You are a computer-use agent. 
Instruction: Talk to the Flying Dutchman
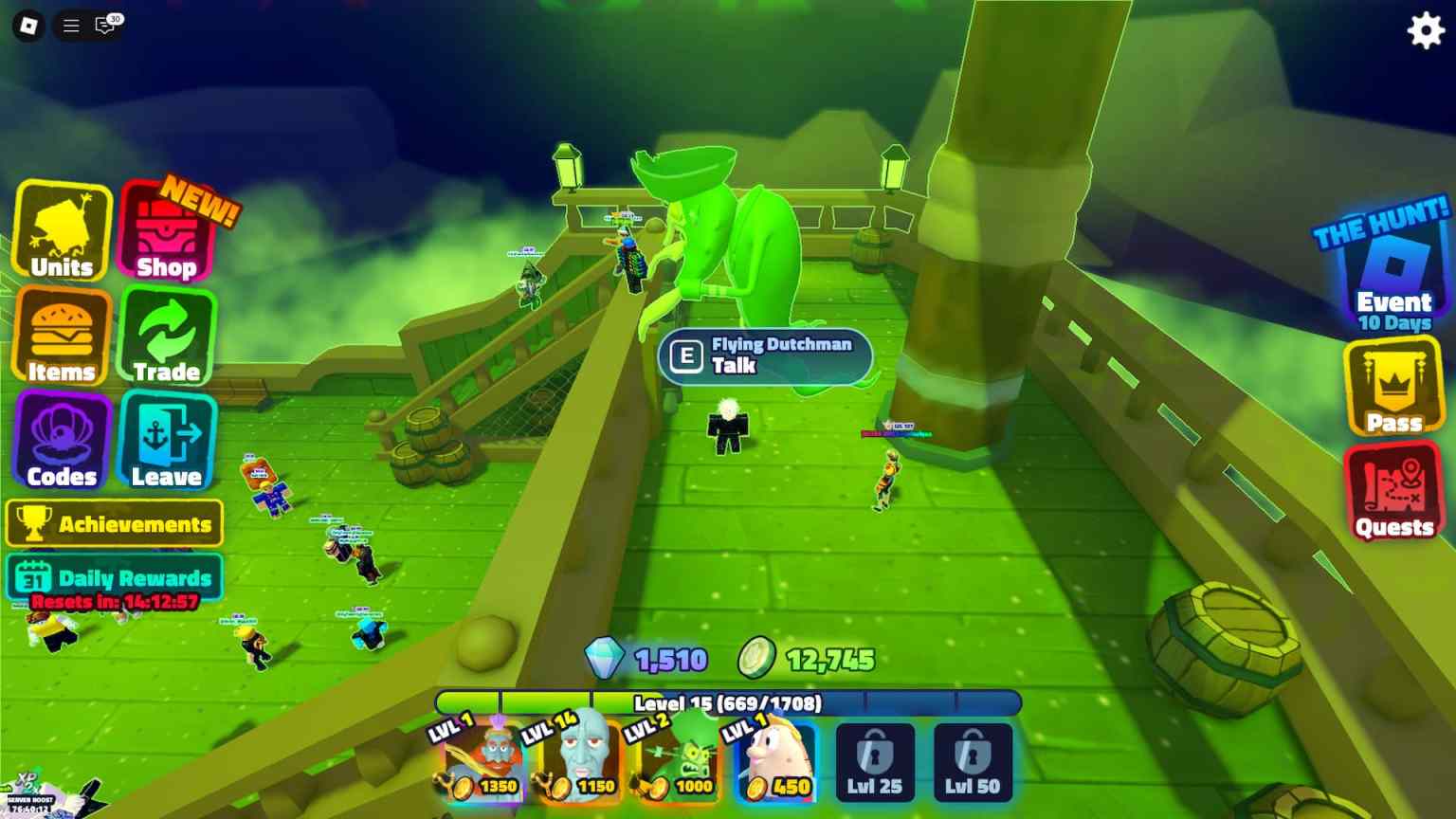[x=764, y=357]
